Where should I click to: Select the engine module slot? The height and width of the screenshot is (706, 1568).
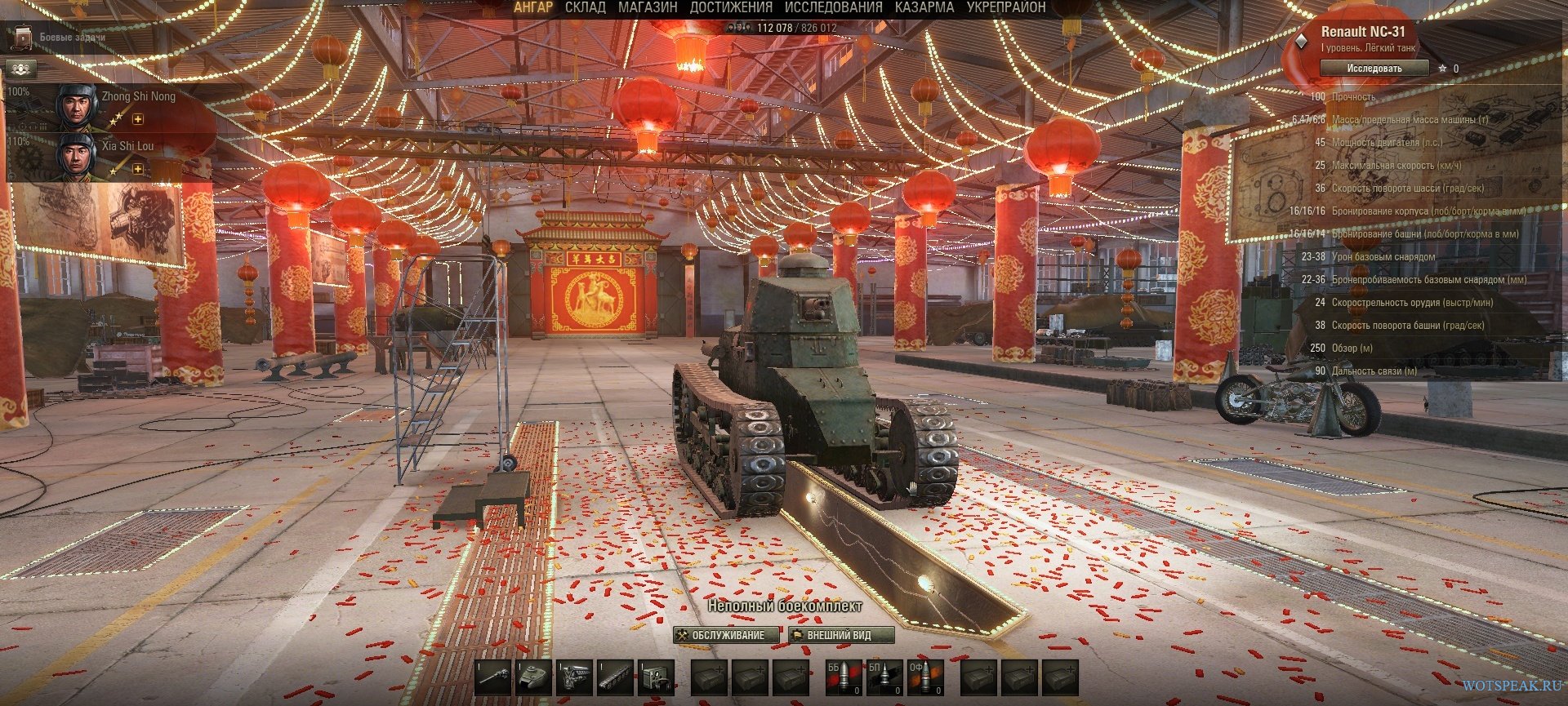click(576, 677)
